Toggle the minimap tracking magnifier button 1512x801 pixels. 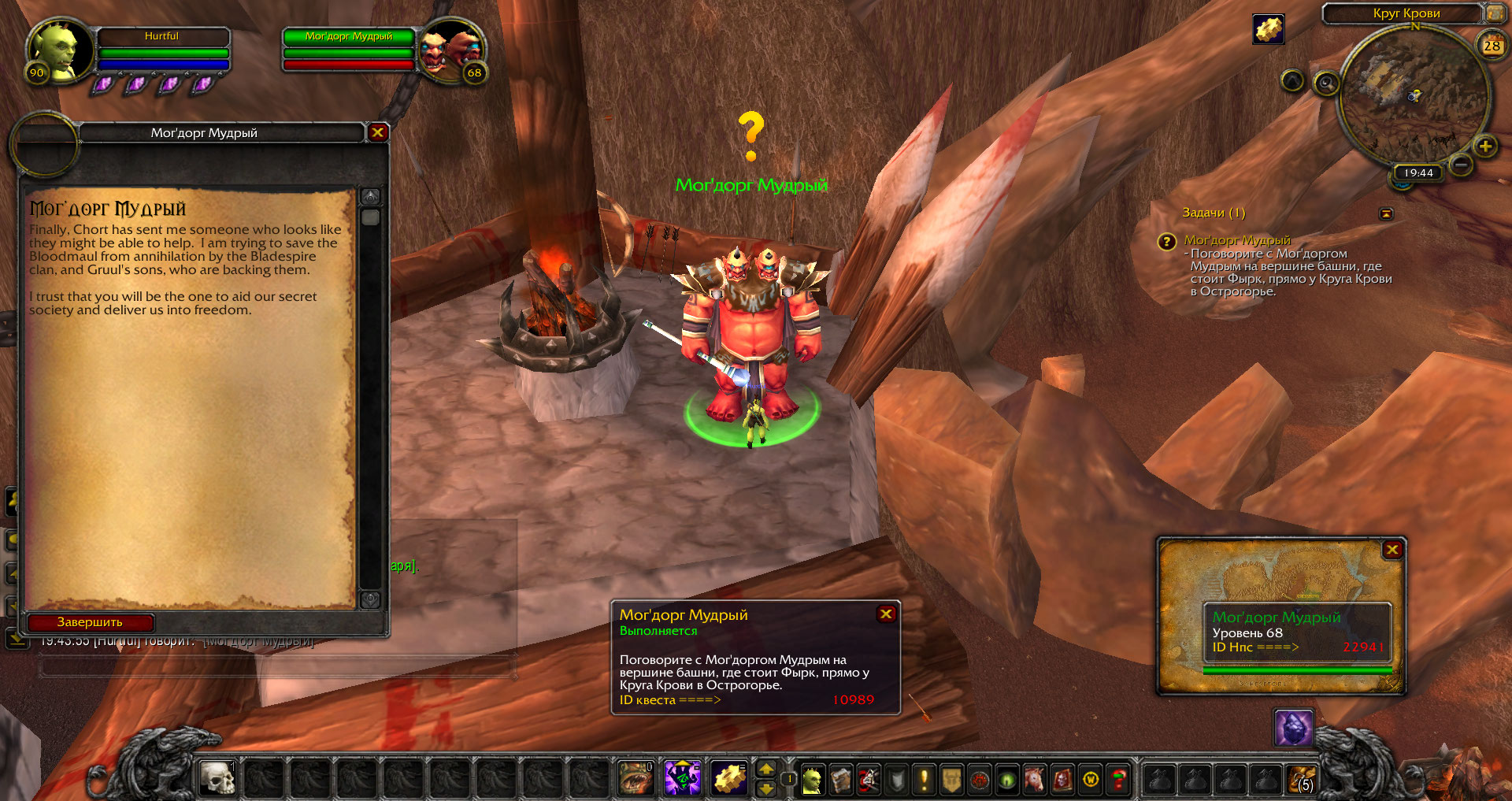click(x=1326, y=83)
